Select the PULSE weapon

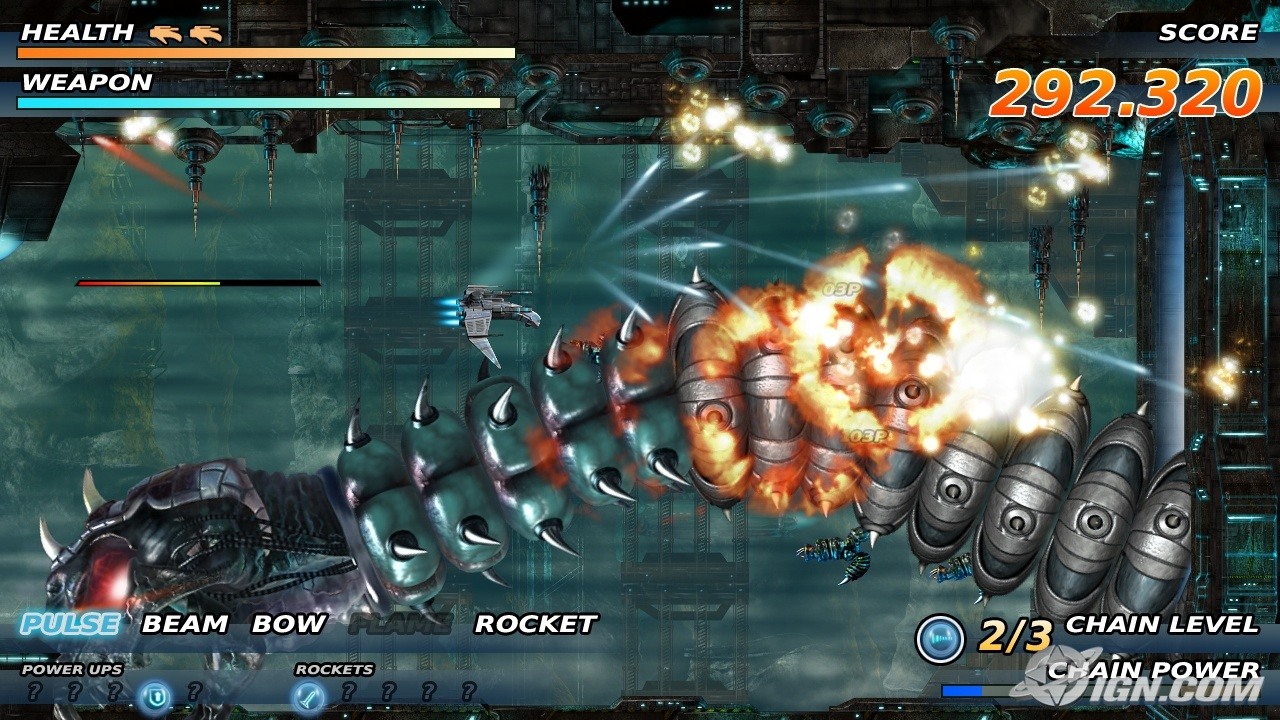tap(70, 624)
